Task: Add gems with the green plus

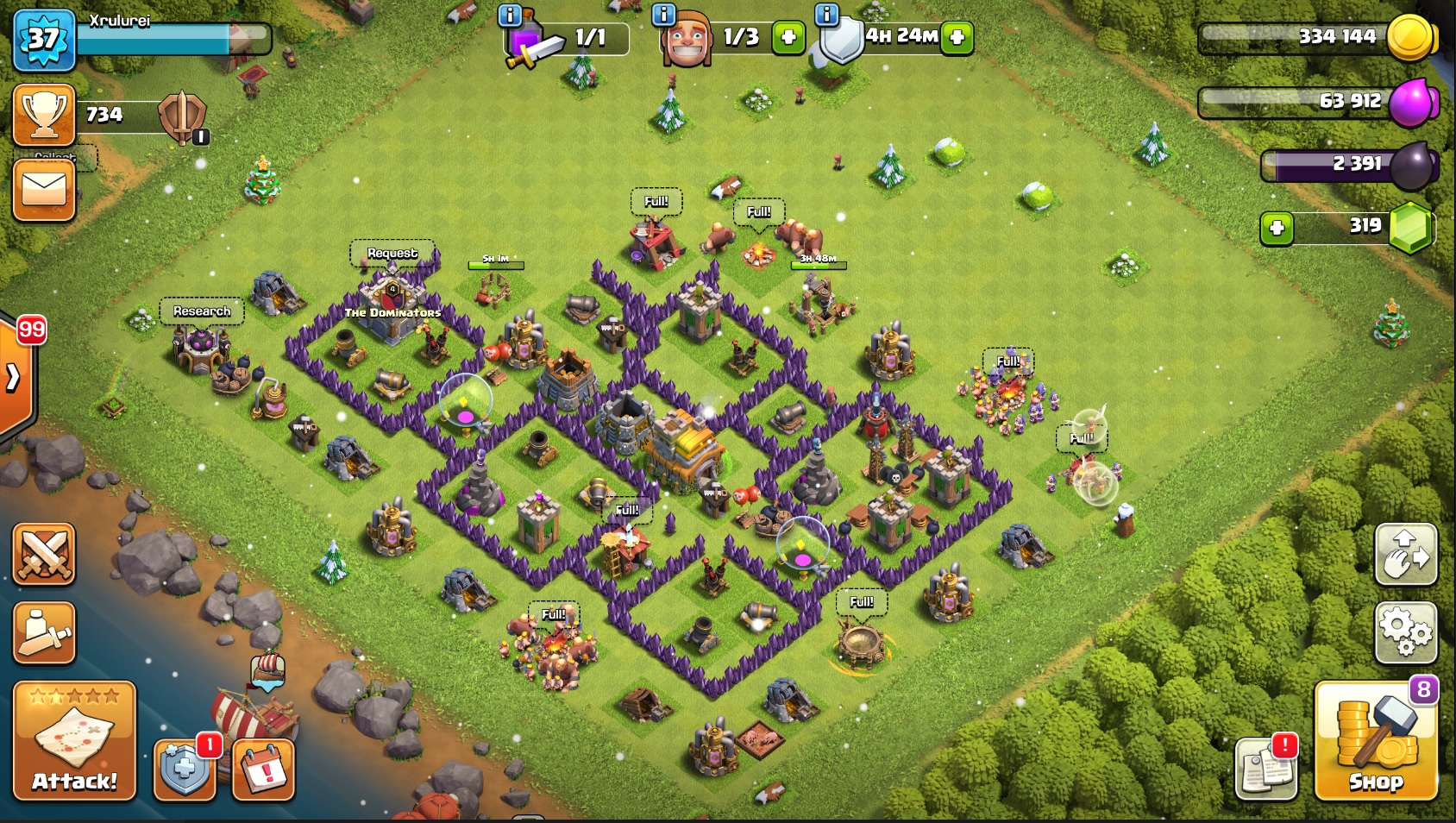Action: (1277, 229)
